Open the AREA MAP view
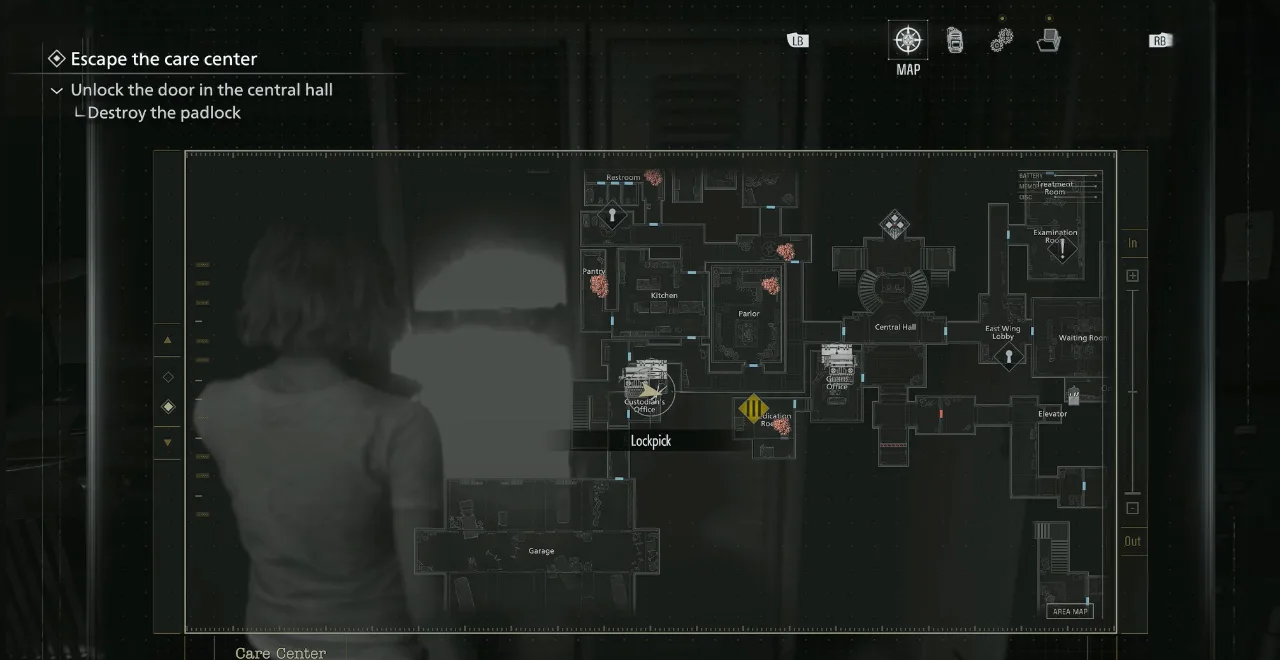Screen dimensions: 1280x660 click(1069, 611)
